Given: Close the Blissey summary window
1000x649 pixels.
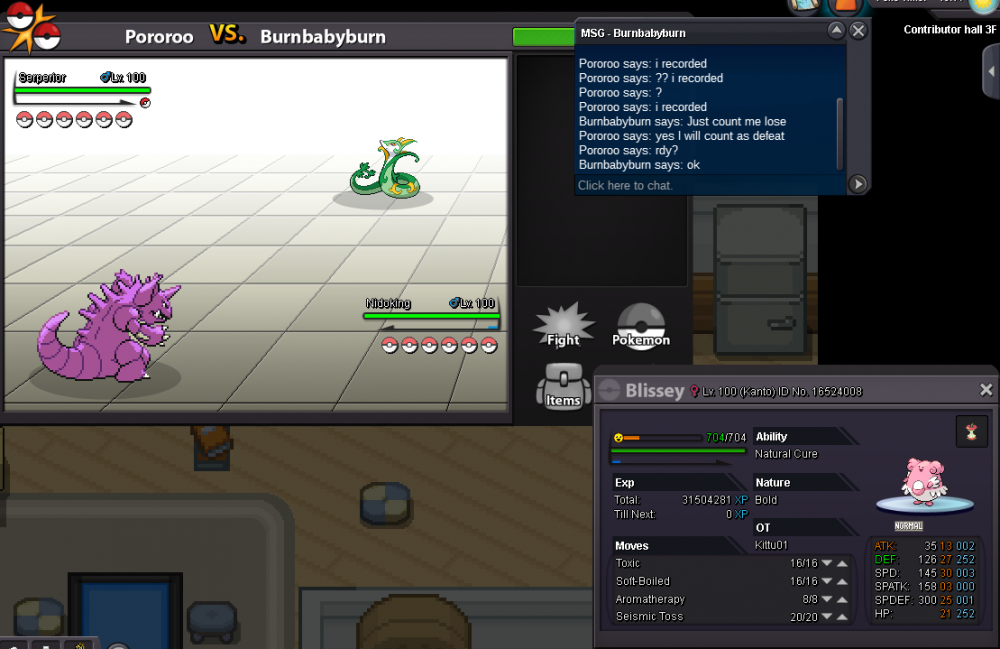Looking at the screenshot, I should point(986,390).
